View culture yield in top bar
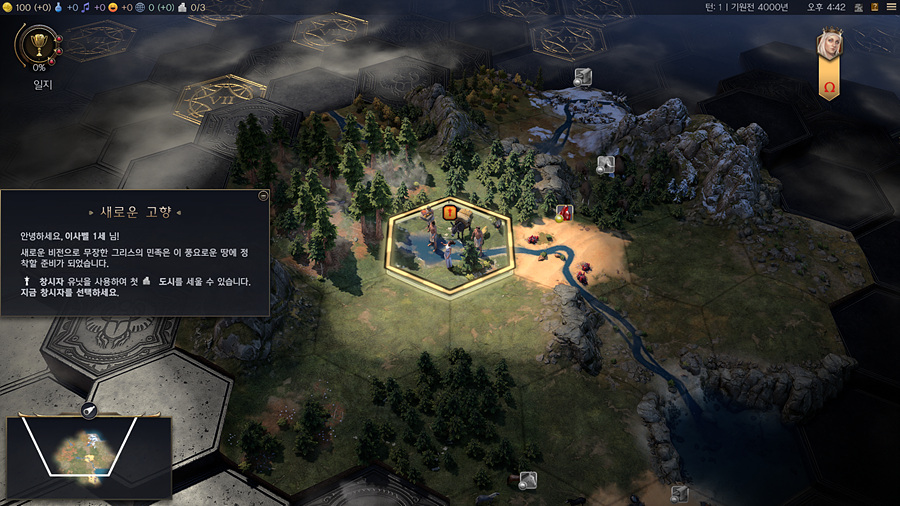The width and height of the screenshot is (900, 506). click(x=87, y=7)
